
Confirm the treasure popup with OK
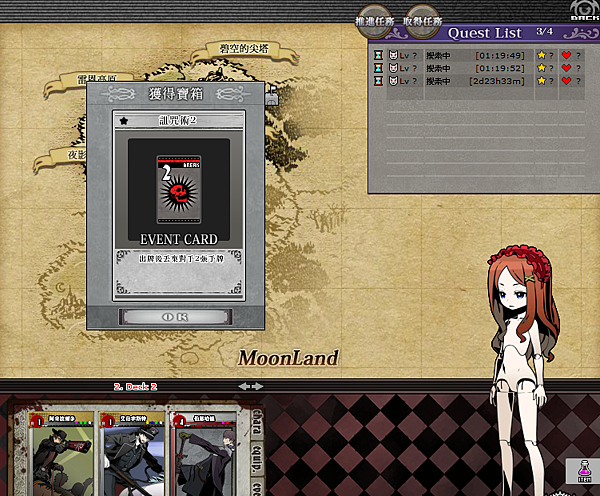174,316
